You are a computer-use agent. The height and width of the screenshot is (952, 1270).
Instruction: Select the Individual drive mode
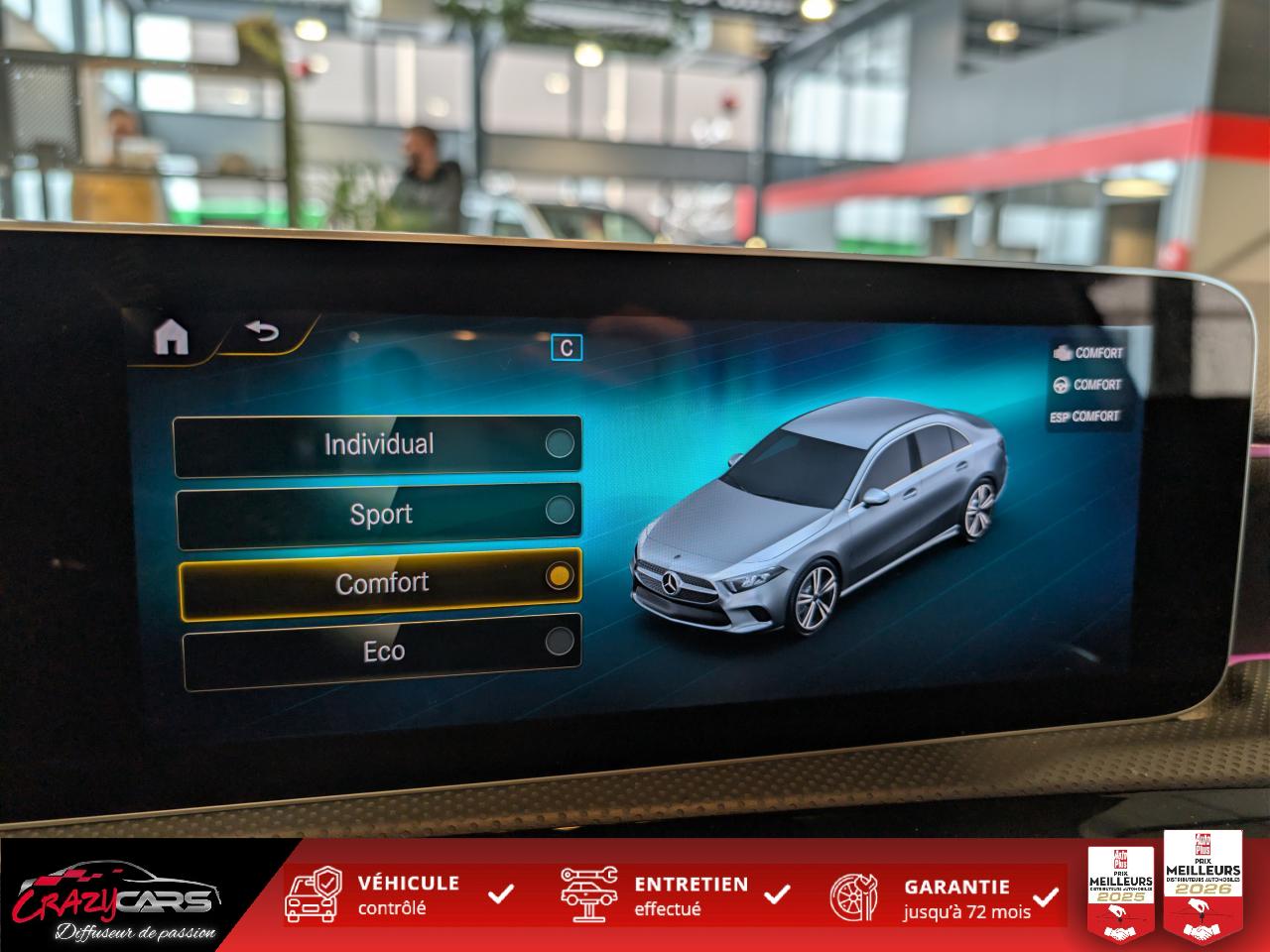tap(377, 445)
